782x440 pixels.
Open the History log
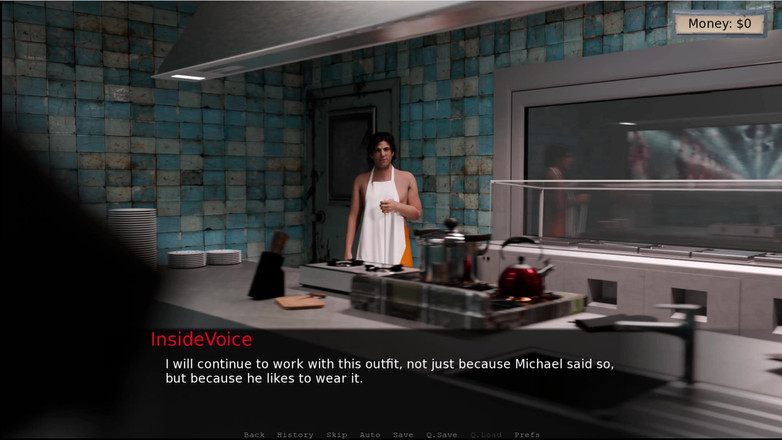coord(295,435)
